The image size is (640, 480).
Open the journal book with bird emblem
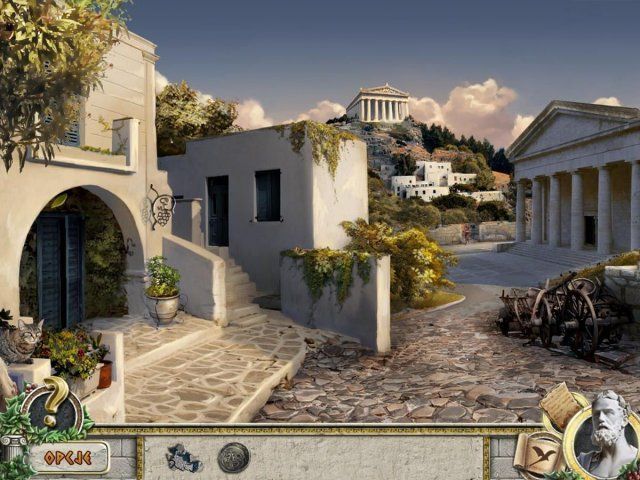coord(536,453)
